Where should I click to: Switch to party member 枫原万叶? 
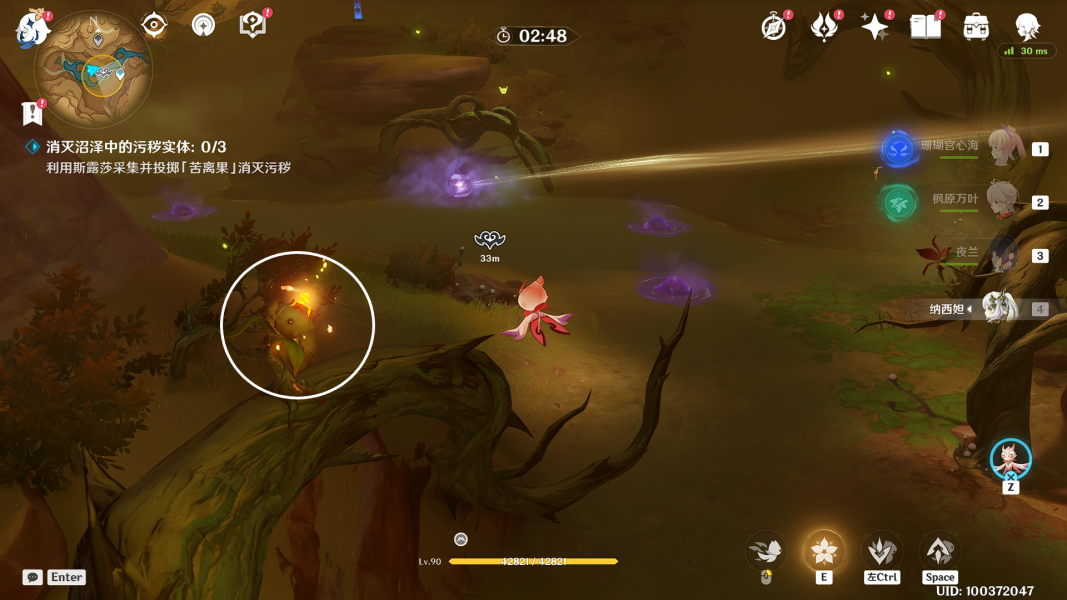(1002, 201)
